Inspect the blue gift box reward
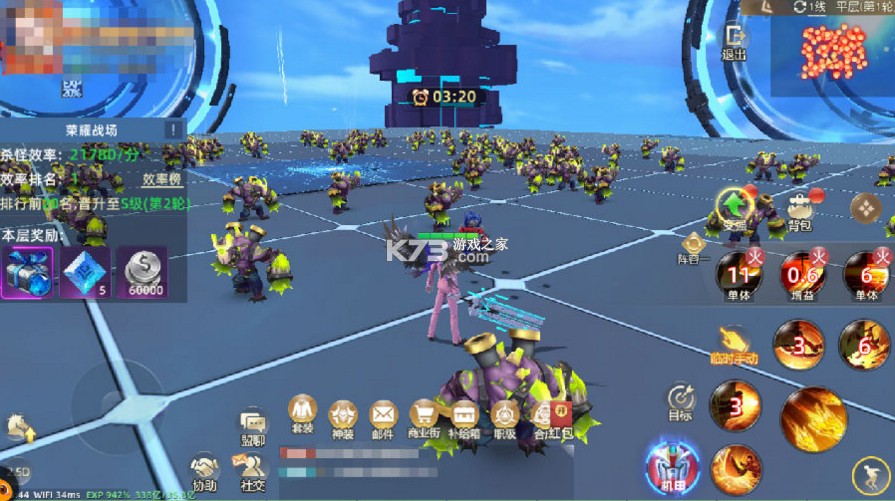The width and height of the screenshot is (895, 501). pos(27,273)
